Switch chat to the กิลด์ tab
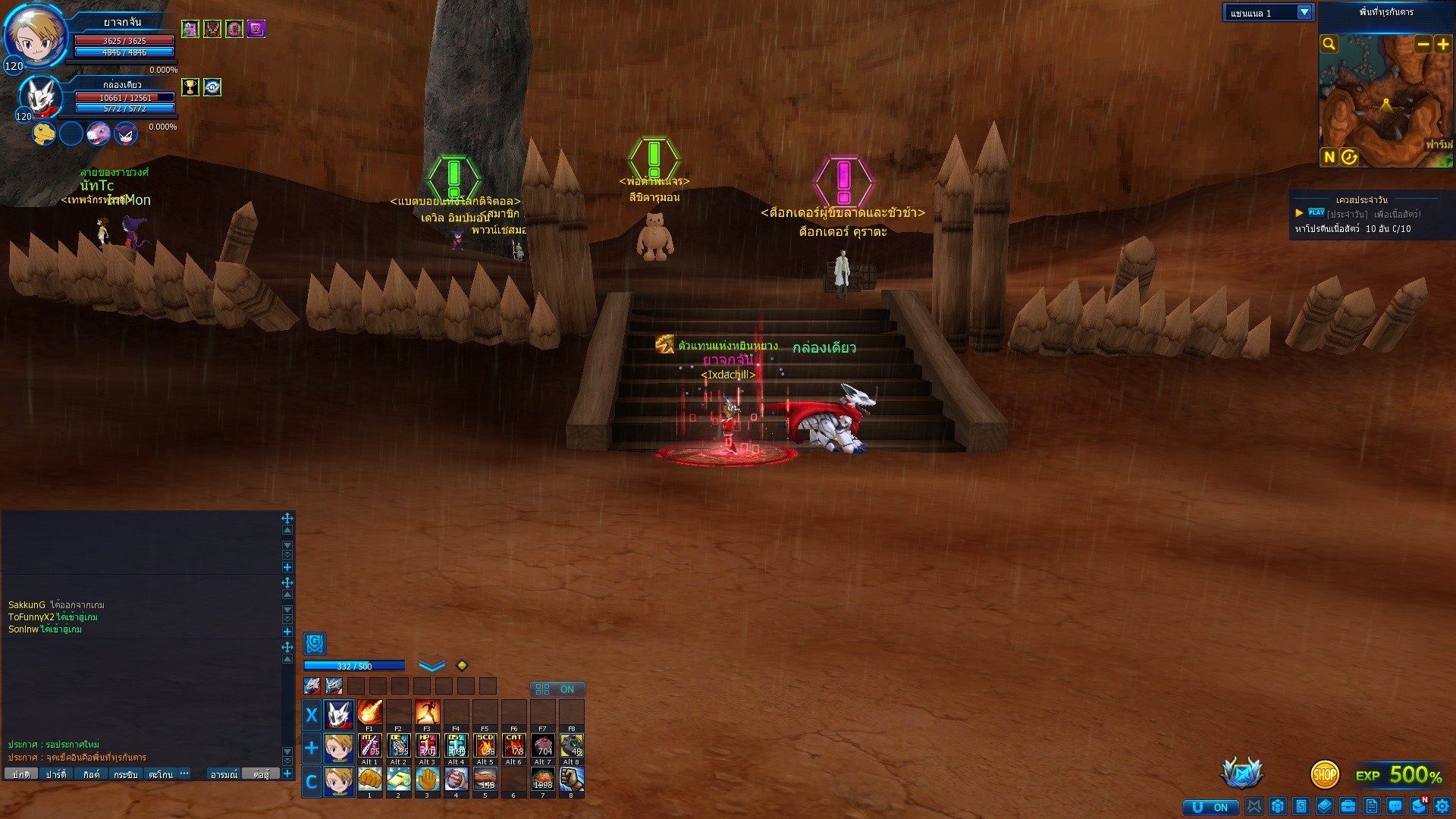The width and height of the screenshot is (1456, 819). [91, 774]
